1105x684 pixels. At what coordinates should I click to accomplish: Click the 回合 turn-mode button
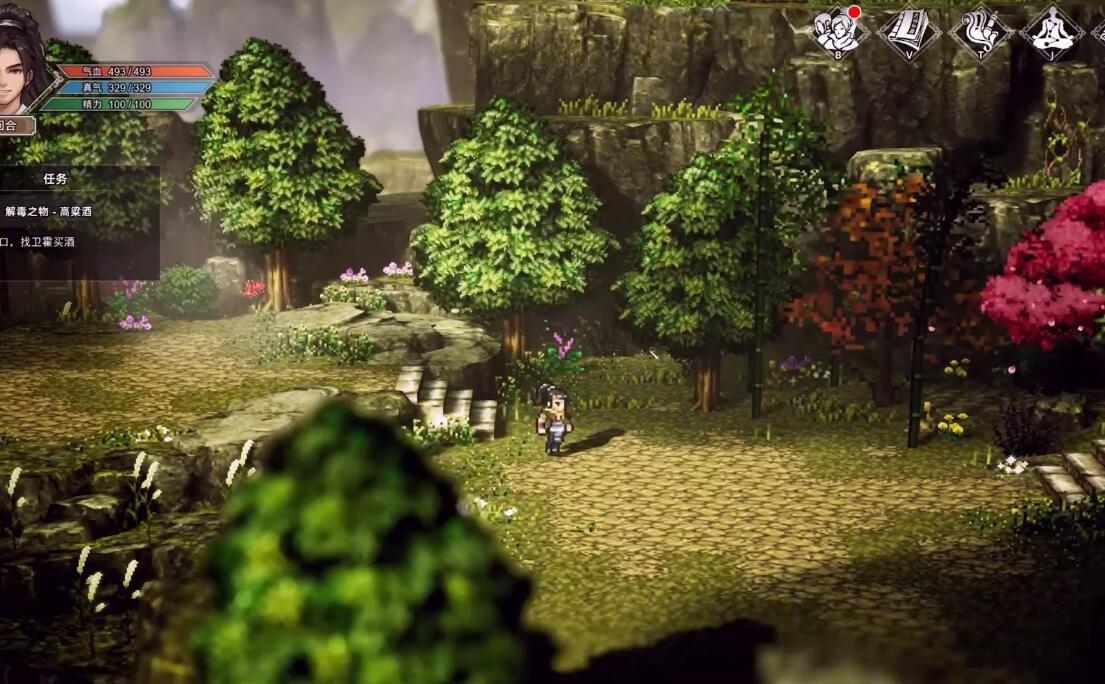pos(12,126)
